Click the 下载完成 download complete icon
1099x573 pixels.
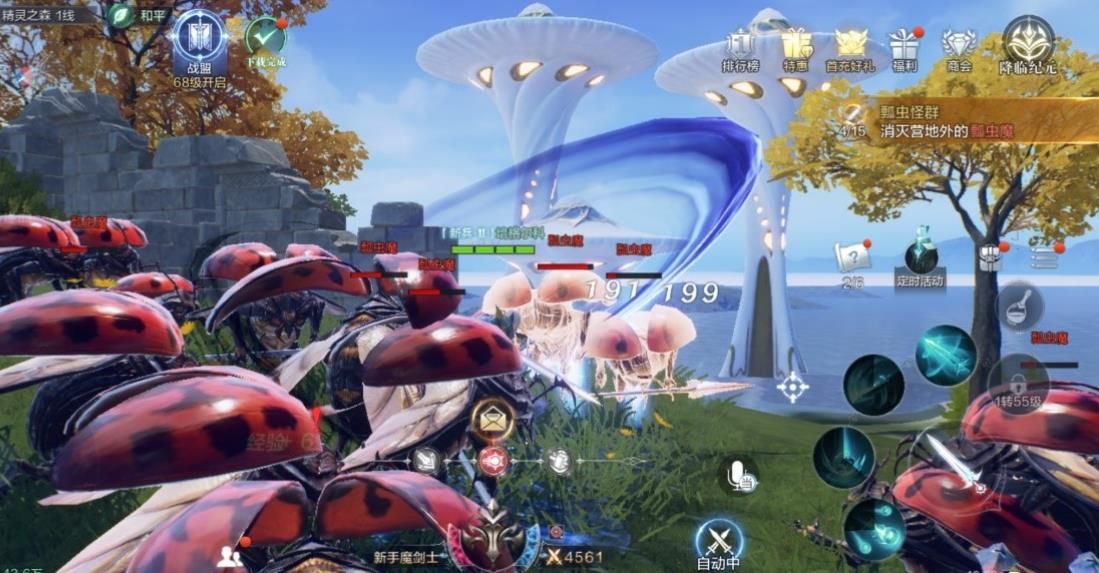pyautogui.click(x=266, y=39)
